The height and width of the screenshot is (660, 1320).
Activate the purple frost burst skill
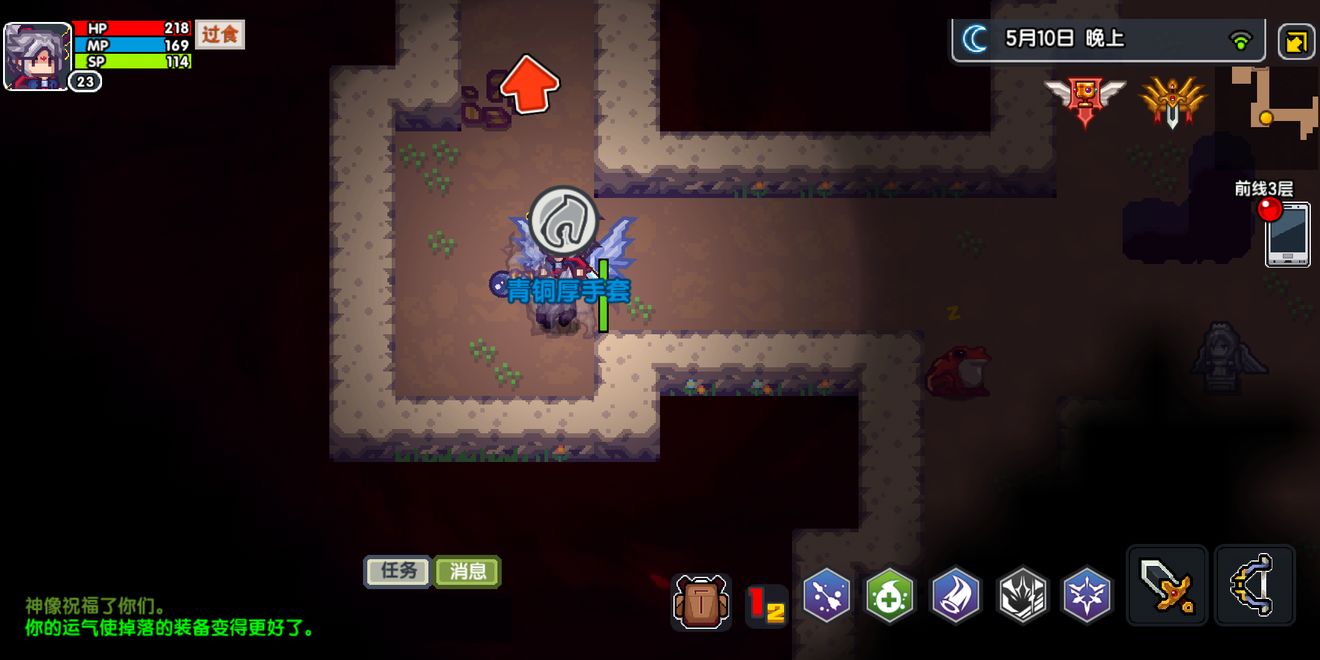1086,596
